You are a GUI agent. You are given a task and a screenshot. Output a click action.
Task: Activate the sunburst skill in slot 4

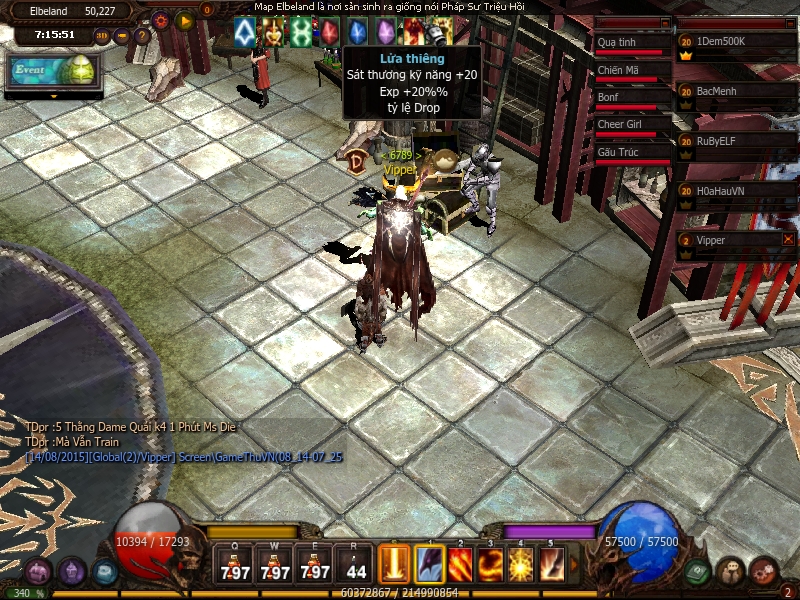[x=520, y=564]
